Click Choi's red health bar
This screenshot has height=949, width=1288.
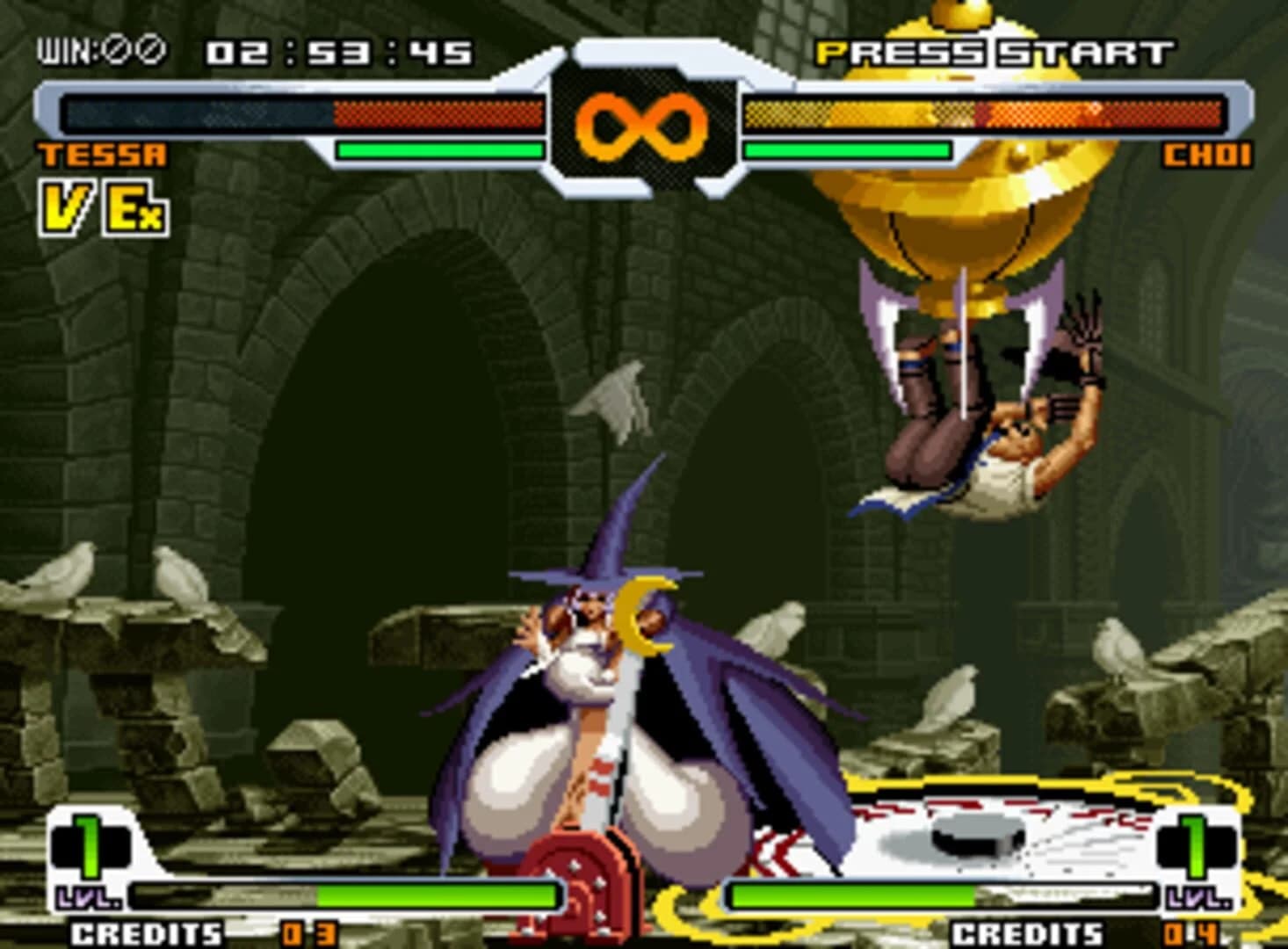[x=1098, y=114]
